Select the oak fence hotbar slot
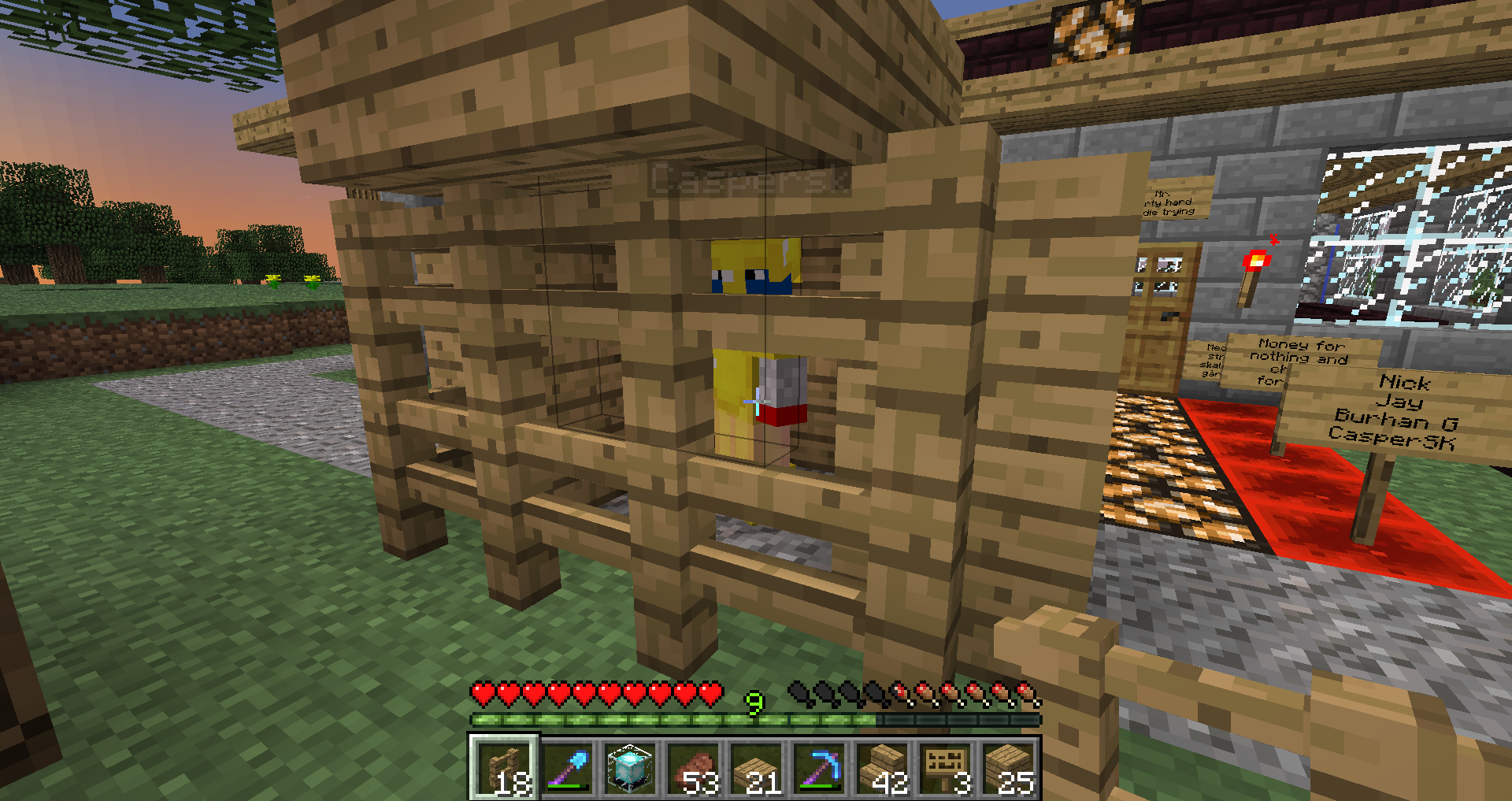This screenshot has height=801, width=1512. point(504,768)
